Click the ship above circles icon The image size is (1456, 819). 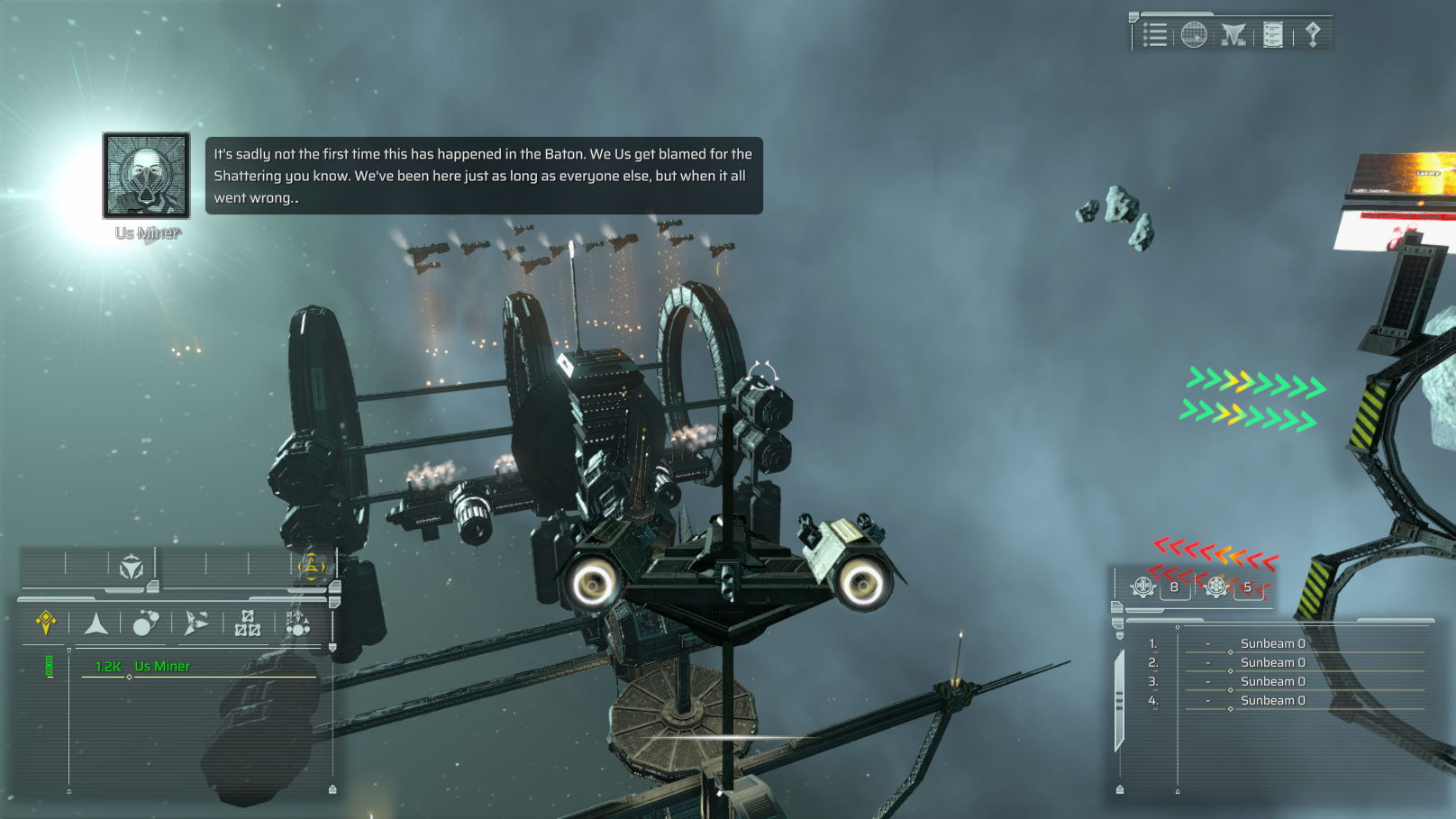297,623
